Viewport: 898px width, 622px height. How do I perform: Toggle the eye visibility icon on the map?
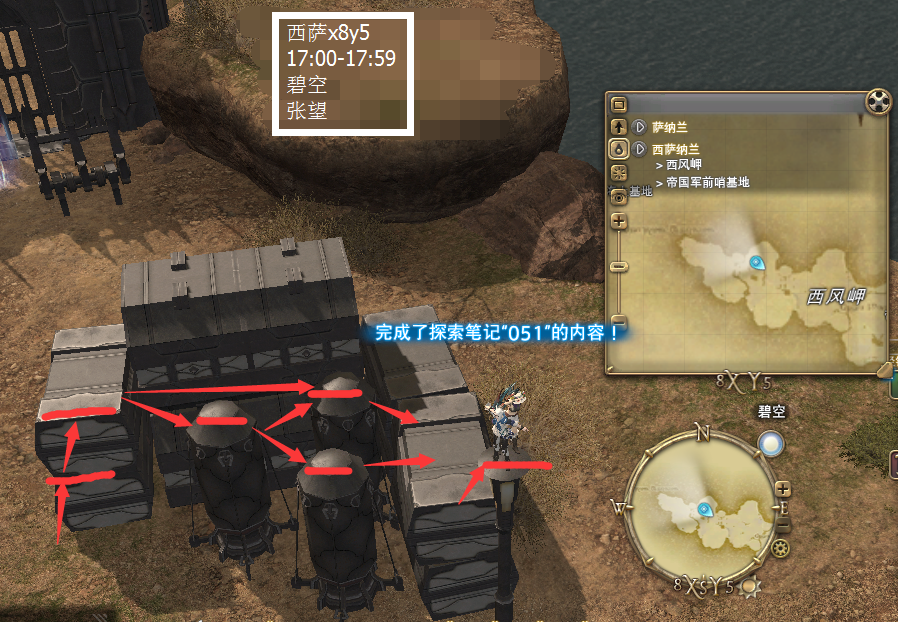pyautogui.click(x=618, y=196)
